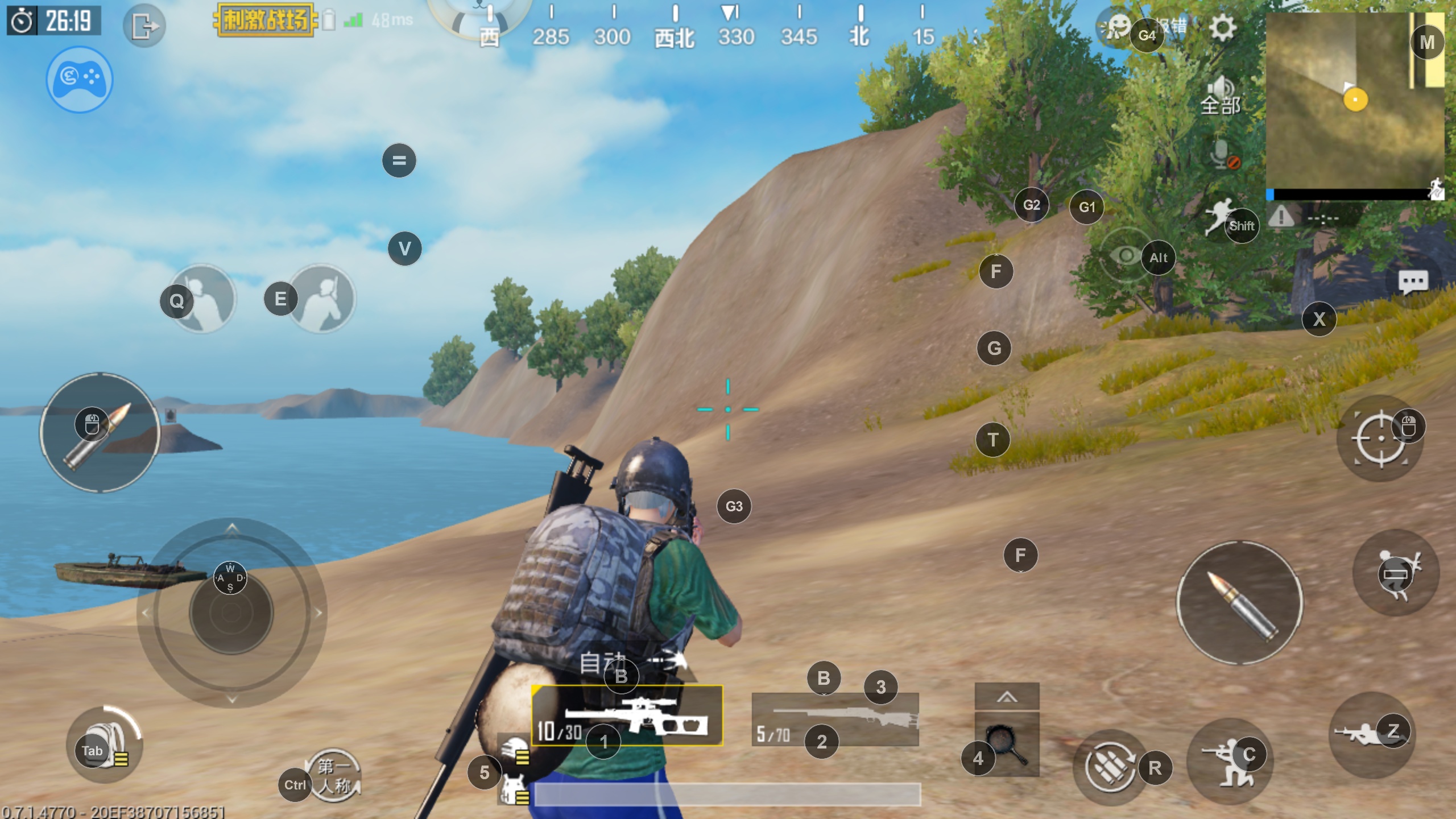Expand the item shortcut bar with the up chevron

1007,697
